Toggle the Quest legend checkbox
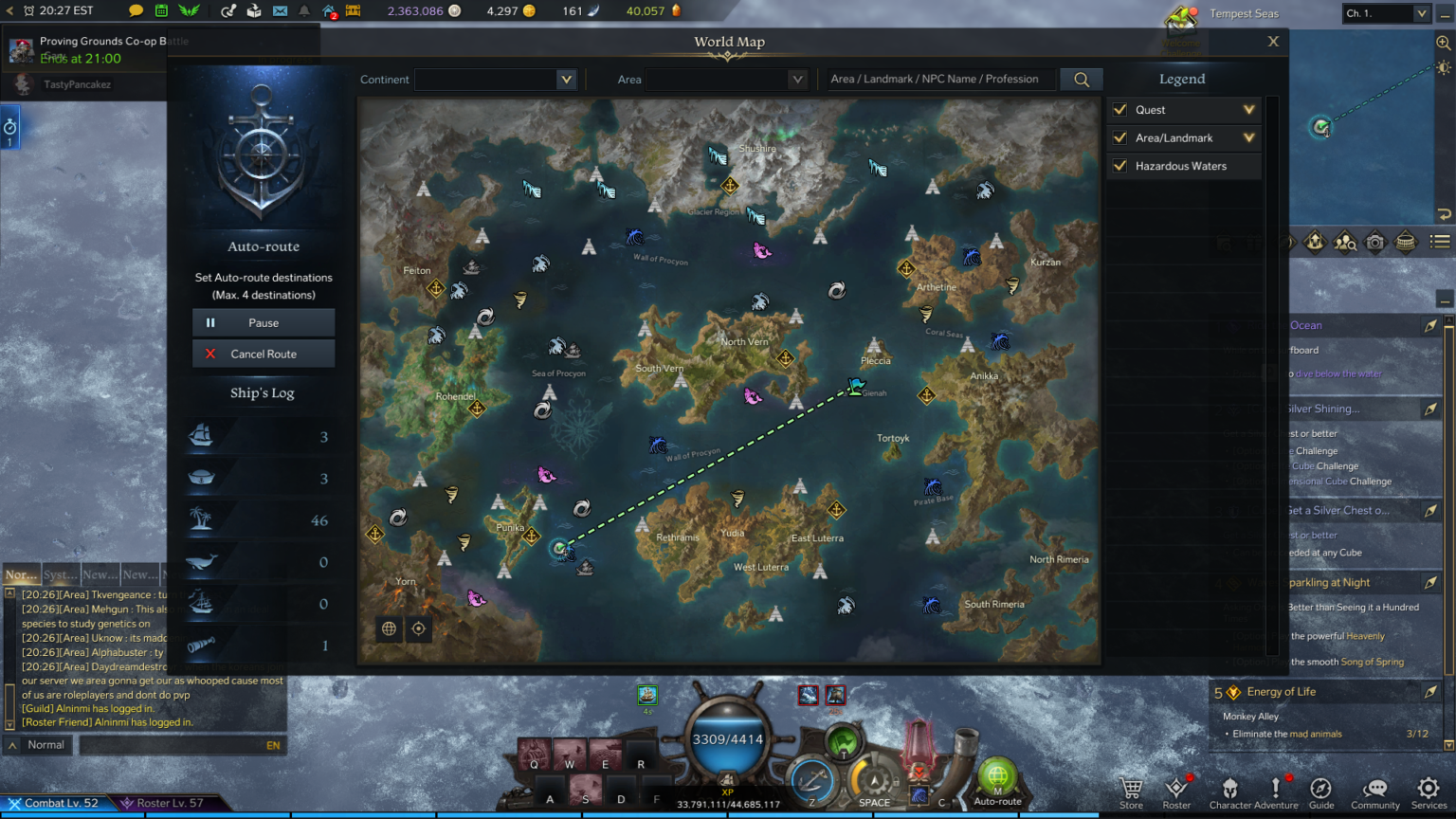The width and height of the screenshot is (1456, 819). (x=1120, y=110)
